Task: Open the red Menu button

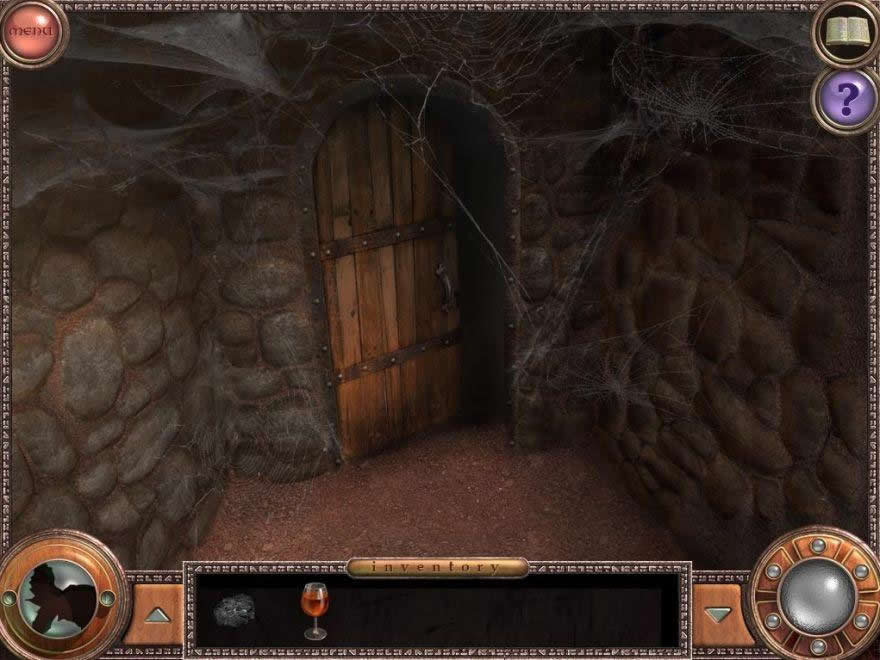Action: coord(31,31)
